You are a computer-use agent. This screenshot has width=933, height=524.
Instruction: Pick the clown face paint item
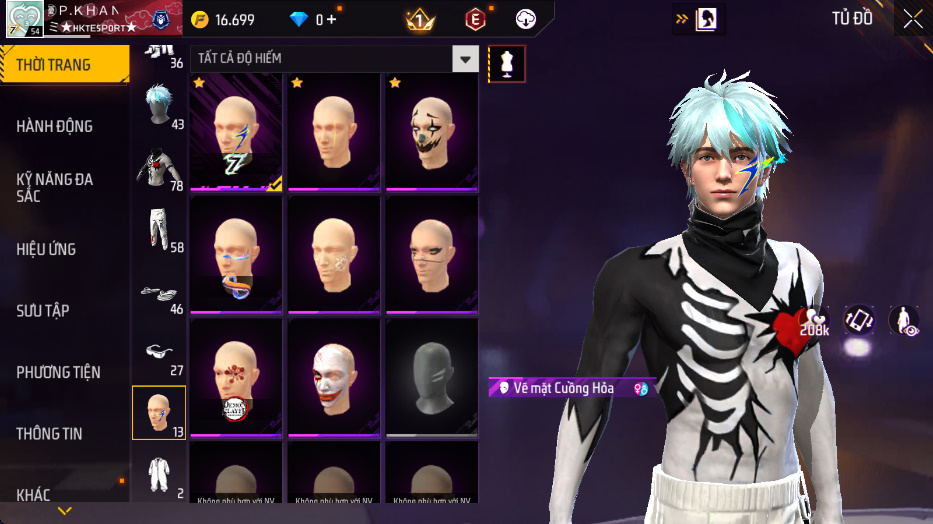point(432,131)
